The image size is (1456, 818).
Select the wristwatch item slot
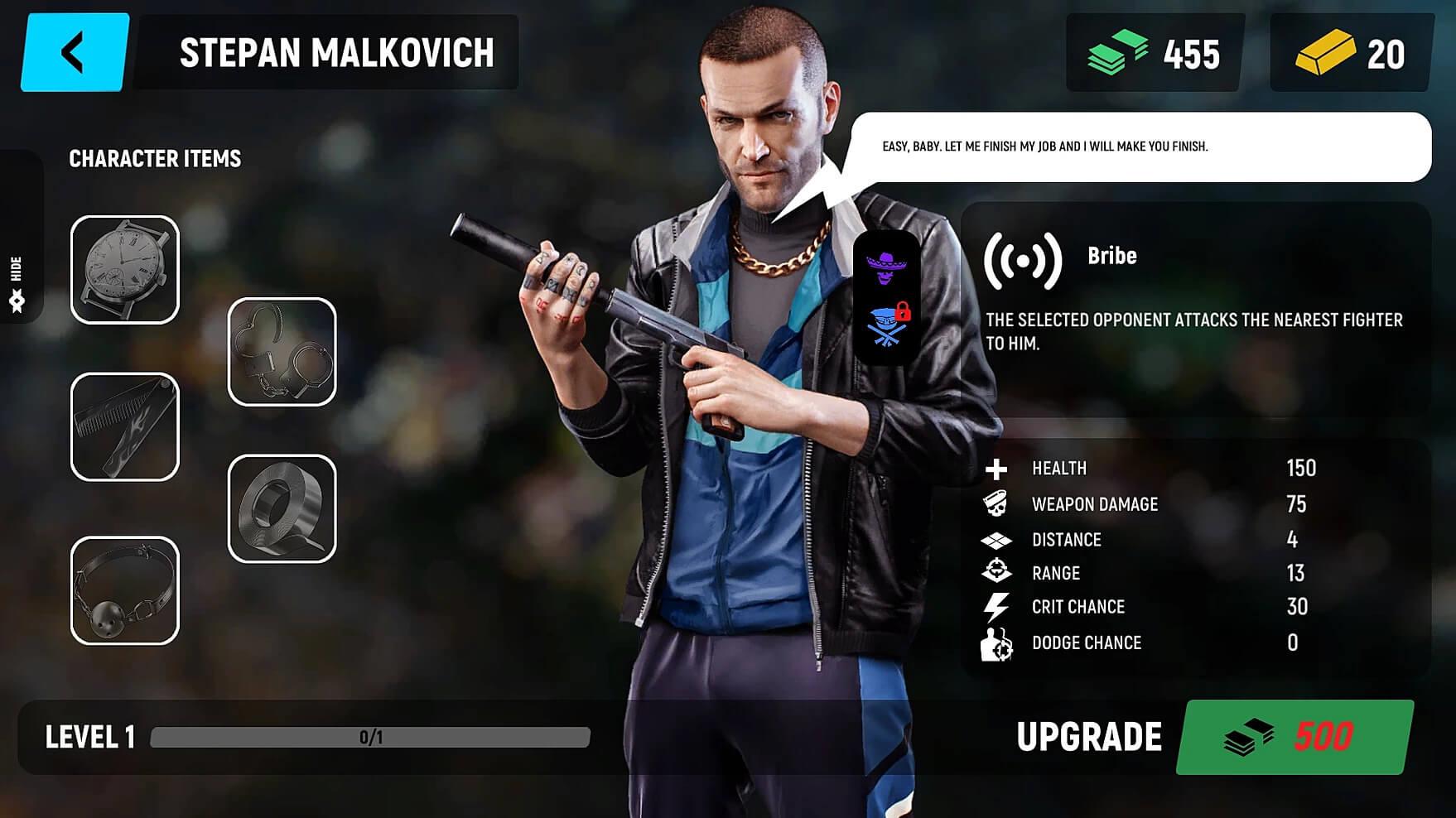tap(125, 270)
